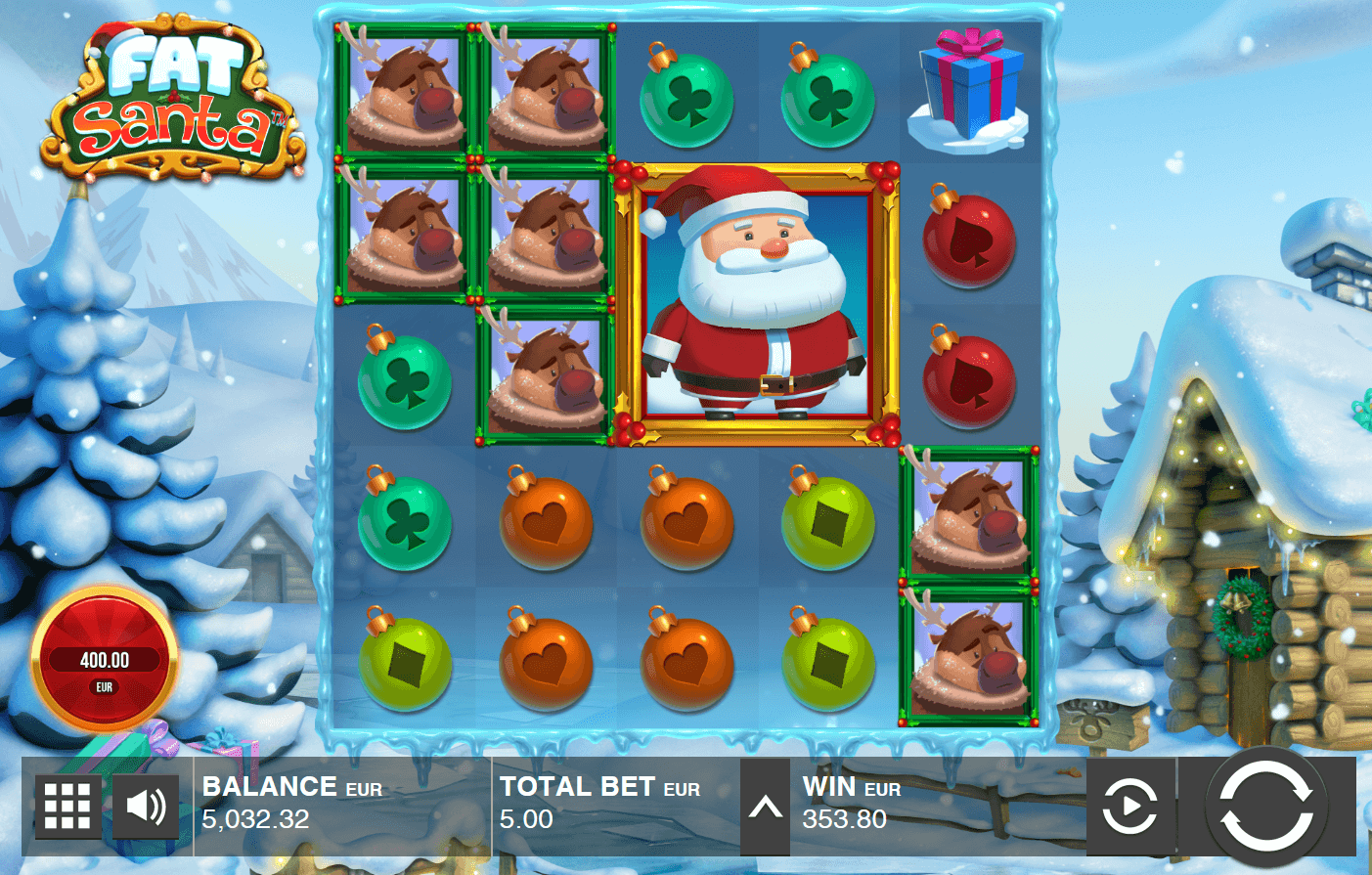
Task: Click the red spade bauble symbol
Action: (969, 238)
